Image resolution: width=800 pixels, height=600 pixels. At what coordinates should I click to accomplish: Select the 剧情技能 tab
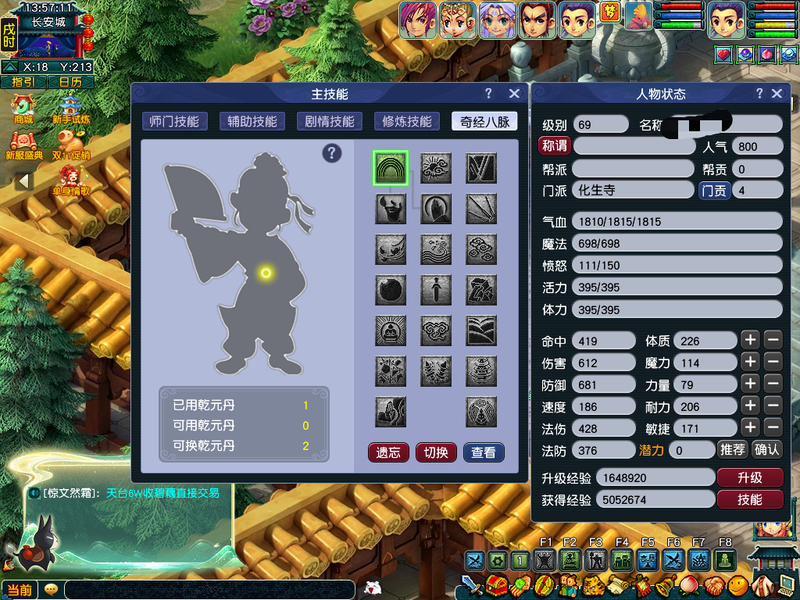click(x=329, y=121)
